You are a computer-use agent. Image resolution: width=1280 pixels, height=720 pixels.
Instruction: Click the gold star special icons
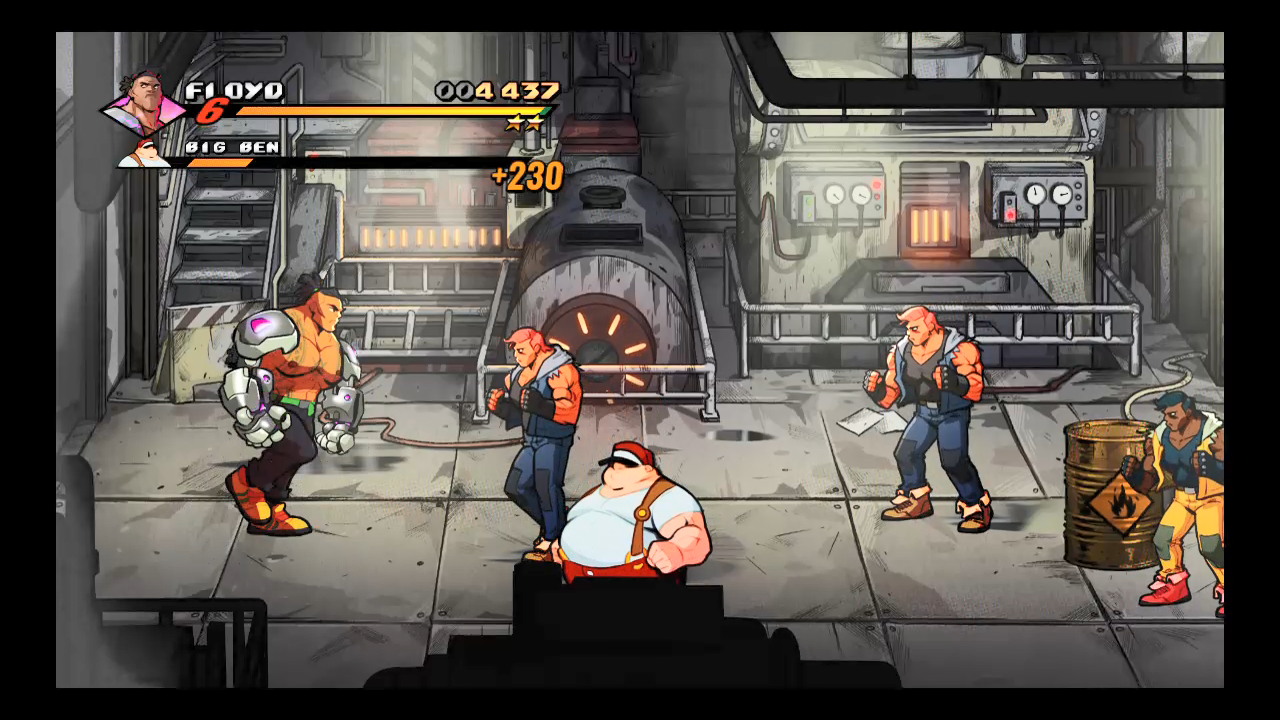pos(524,123)
